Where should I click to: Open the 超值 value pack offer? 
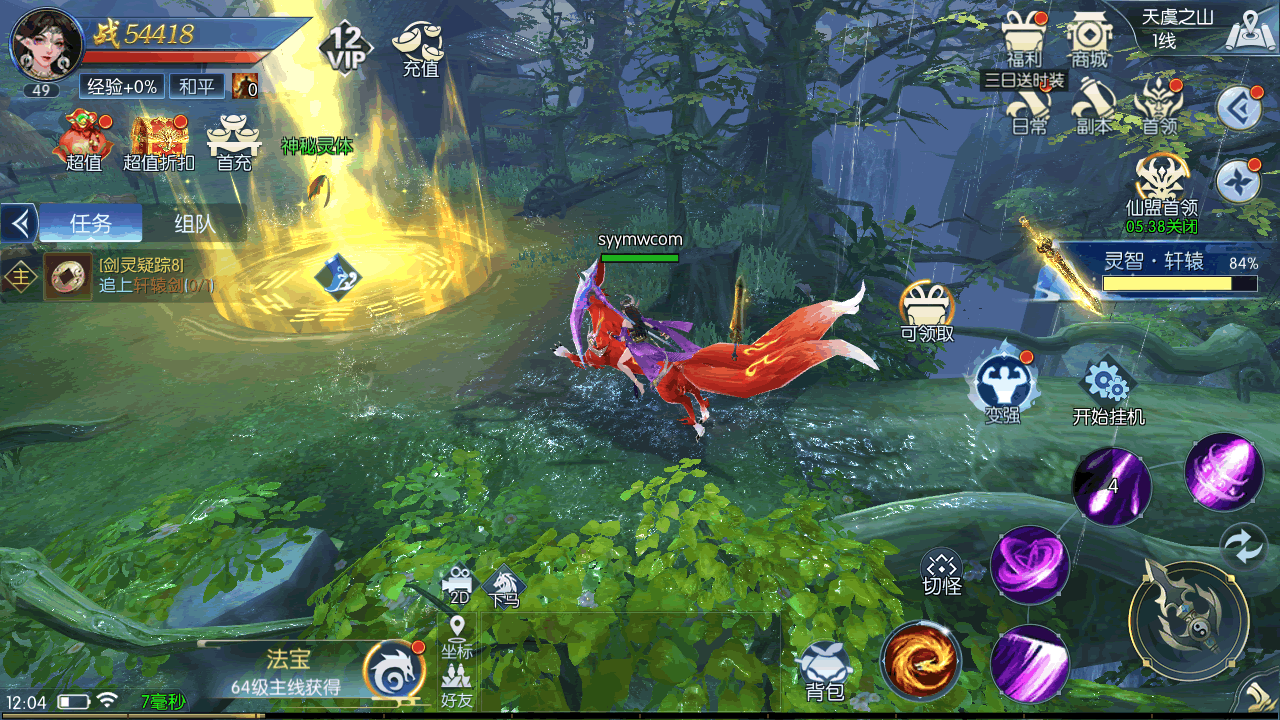click(x=85, y=141)
